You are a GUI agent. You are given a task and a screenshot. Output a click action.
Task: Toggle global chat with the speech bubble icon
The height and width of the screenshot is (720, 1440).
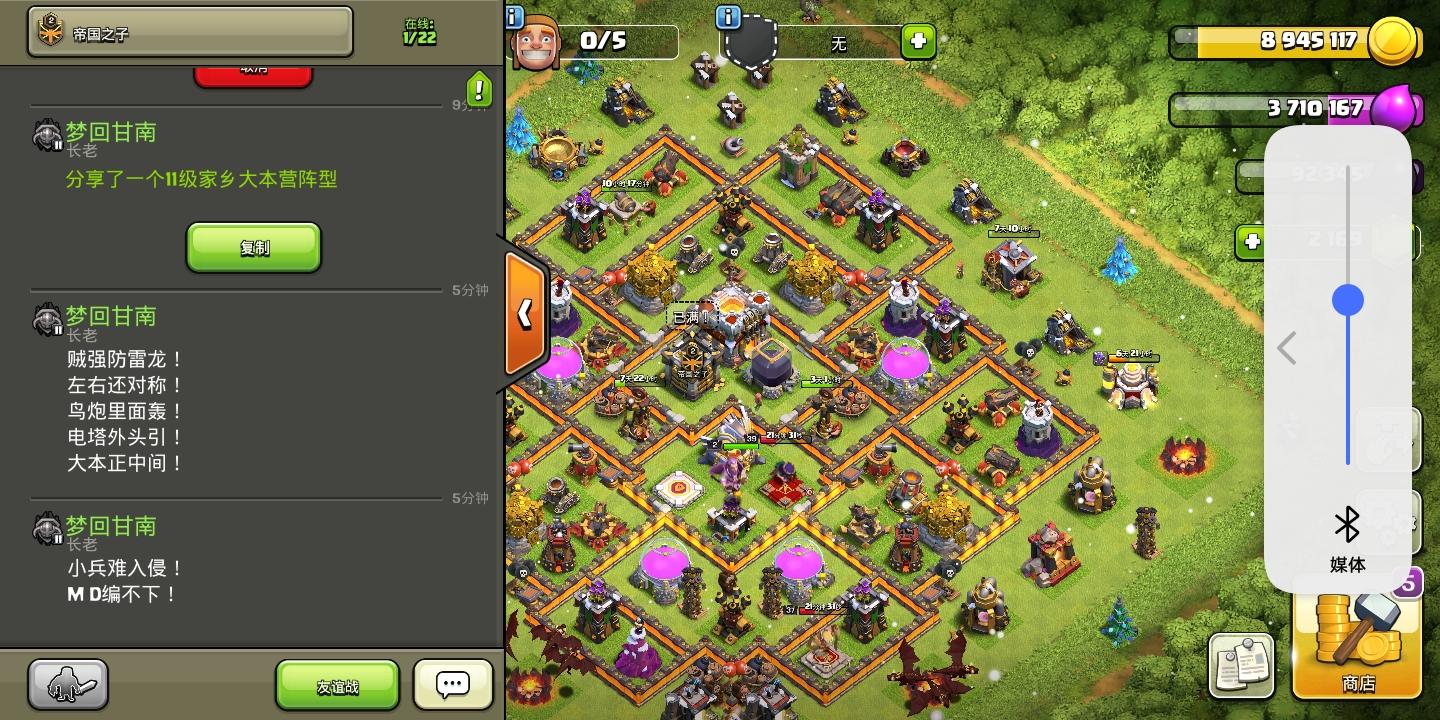pos(452,684)
